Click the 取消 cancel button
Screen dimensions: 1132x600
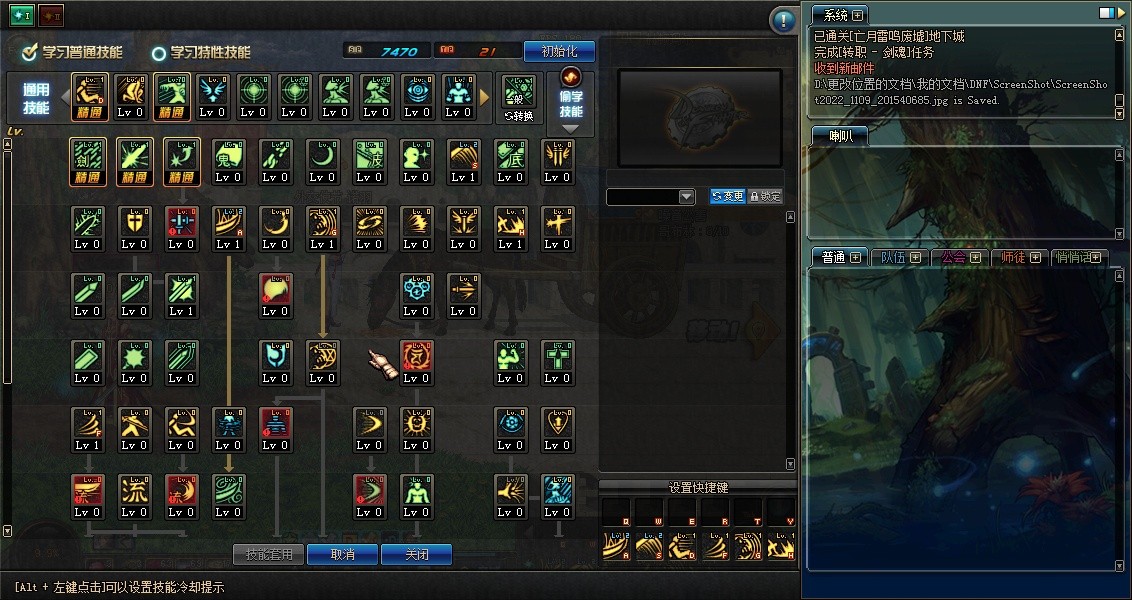[341, 554]
